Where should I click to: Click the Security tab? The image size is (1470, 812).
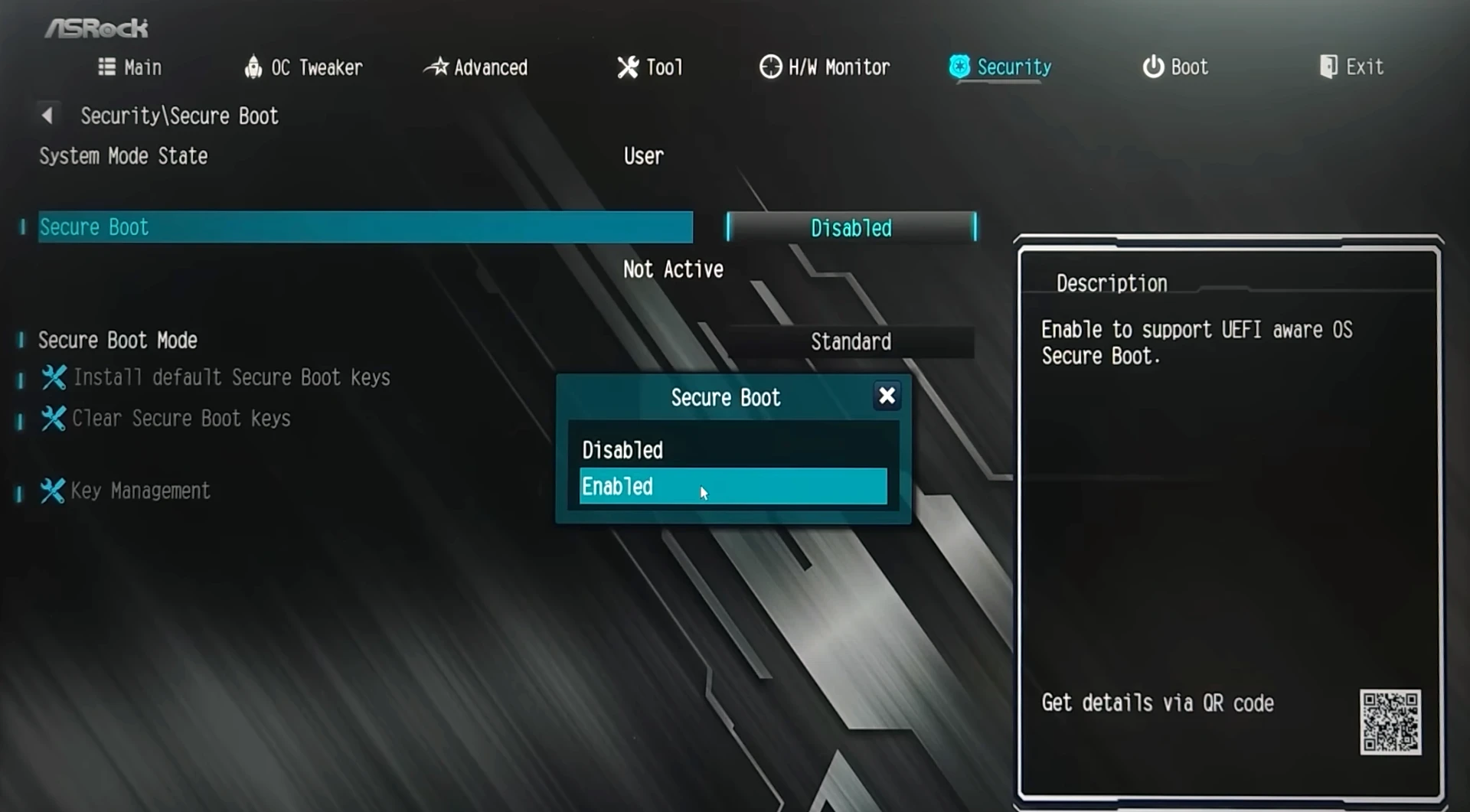[1001, 67]
